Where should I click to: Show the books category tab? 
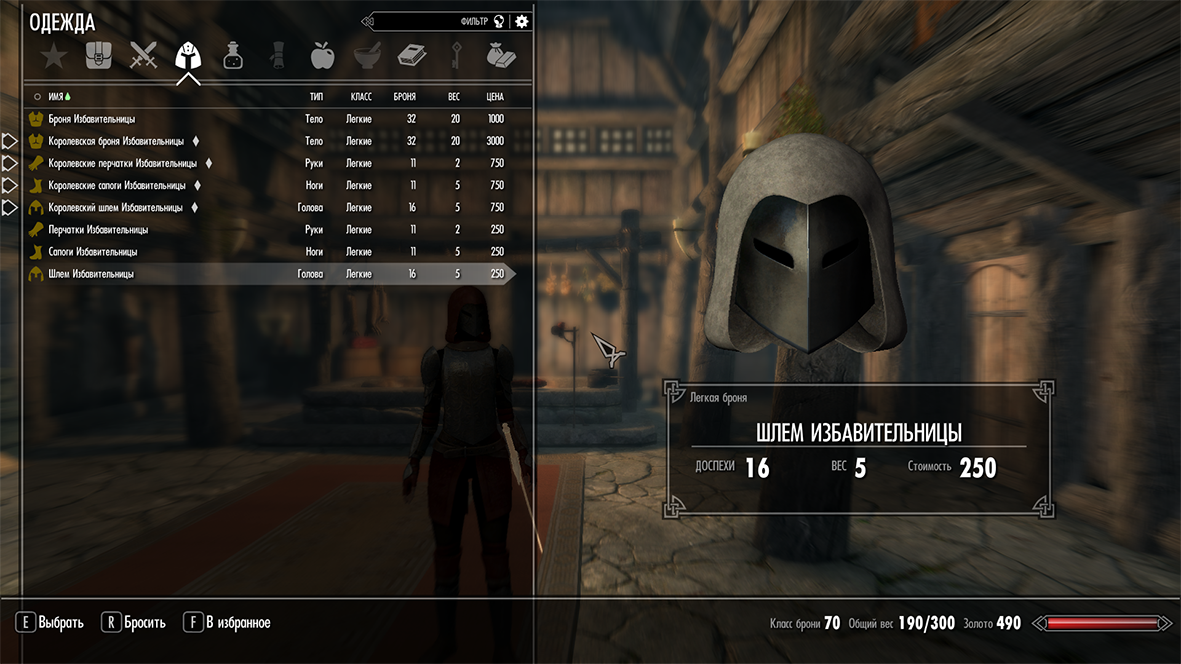[411, 56]
